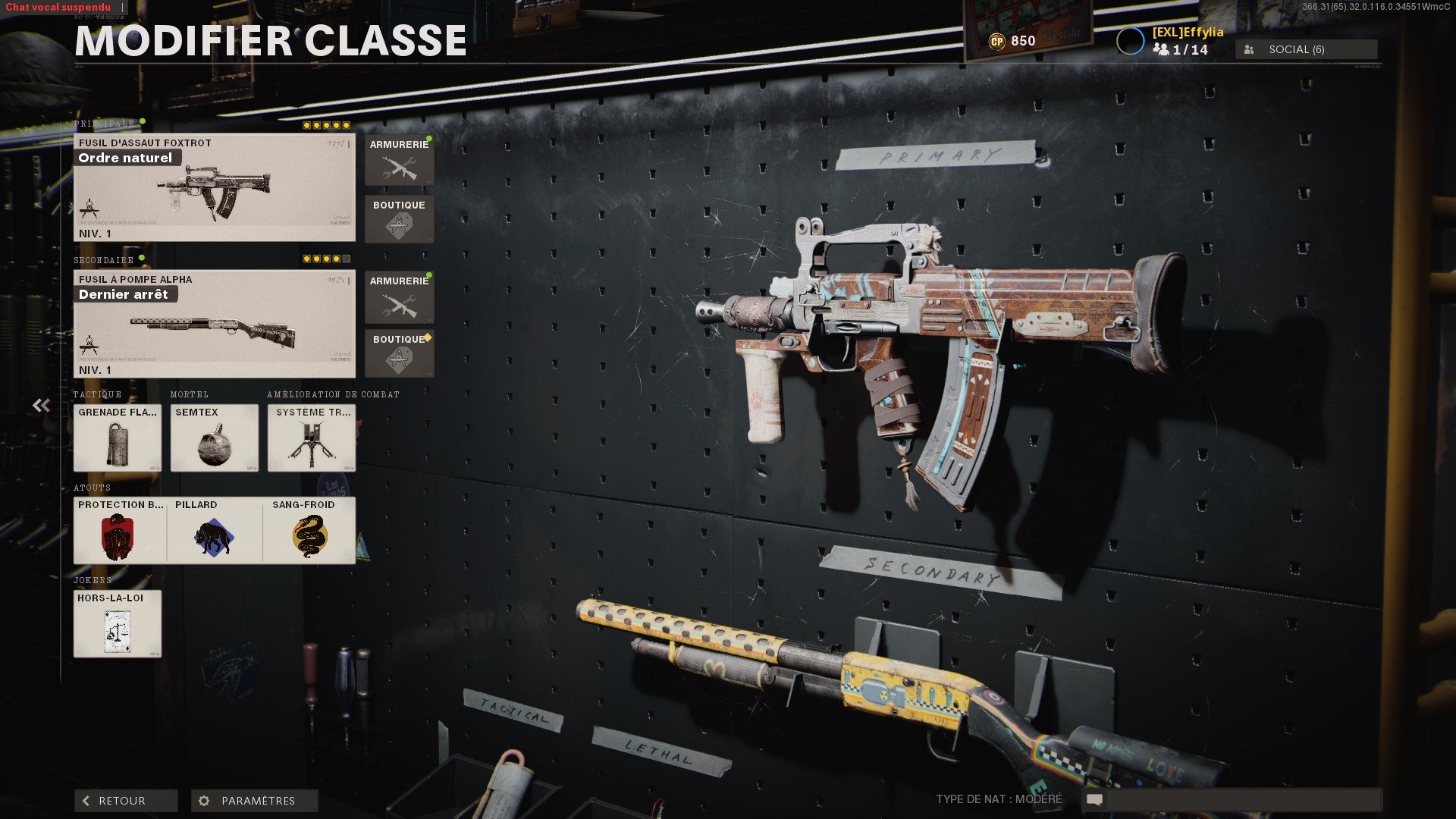Open the Boutique for the primary weapon
Screen dimensions: 1456x819
click(400, 220)
